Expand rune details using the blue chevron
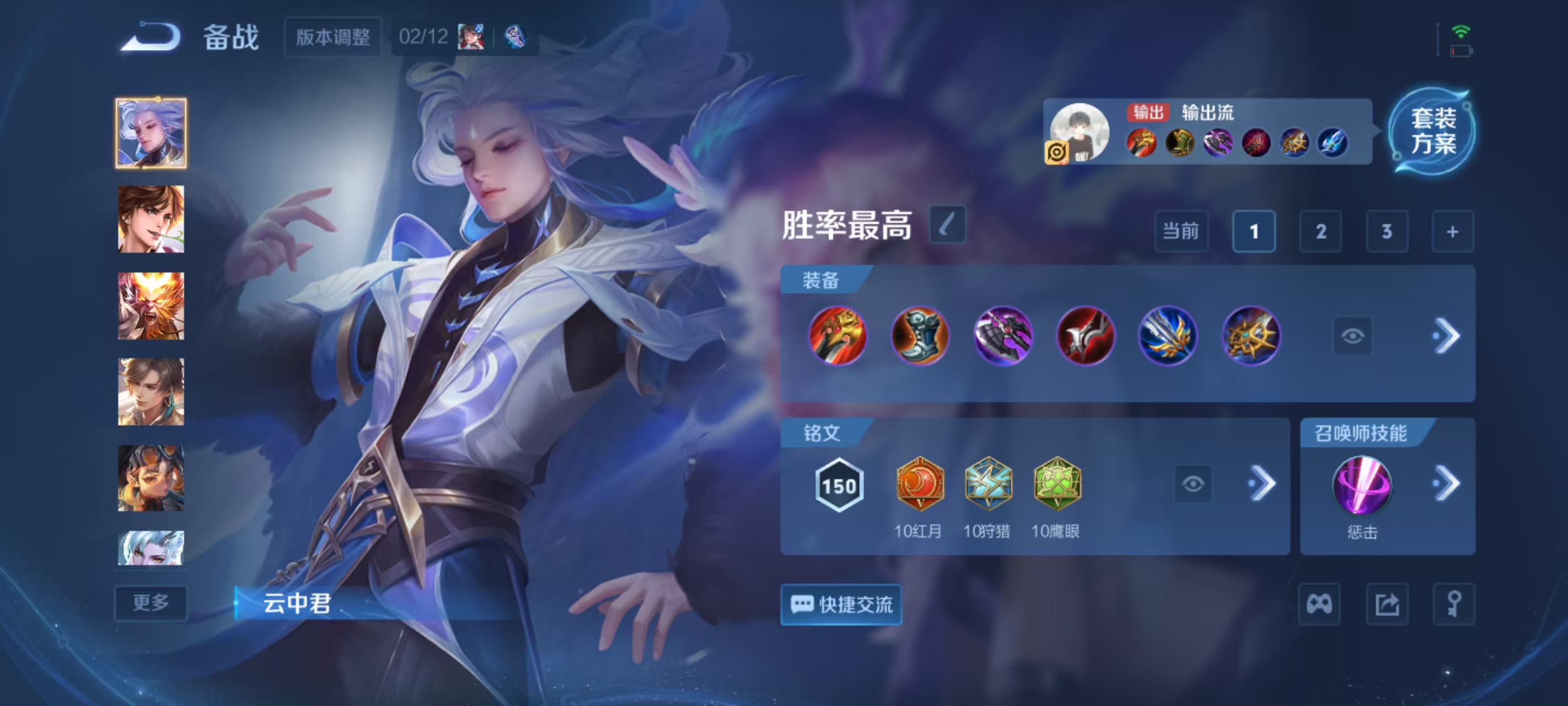 click(1266, 483)
